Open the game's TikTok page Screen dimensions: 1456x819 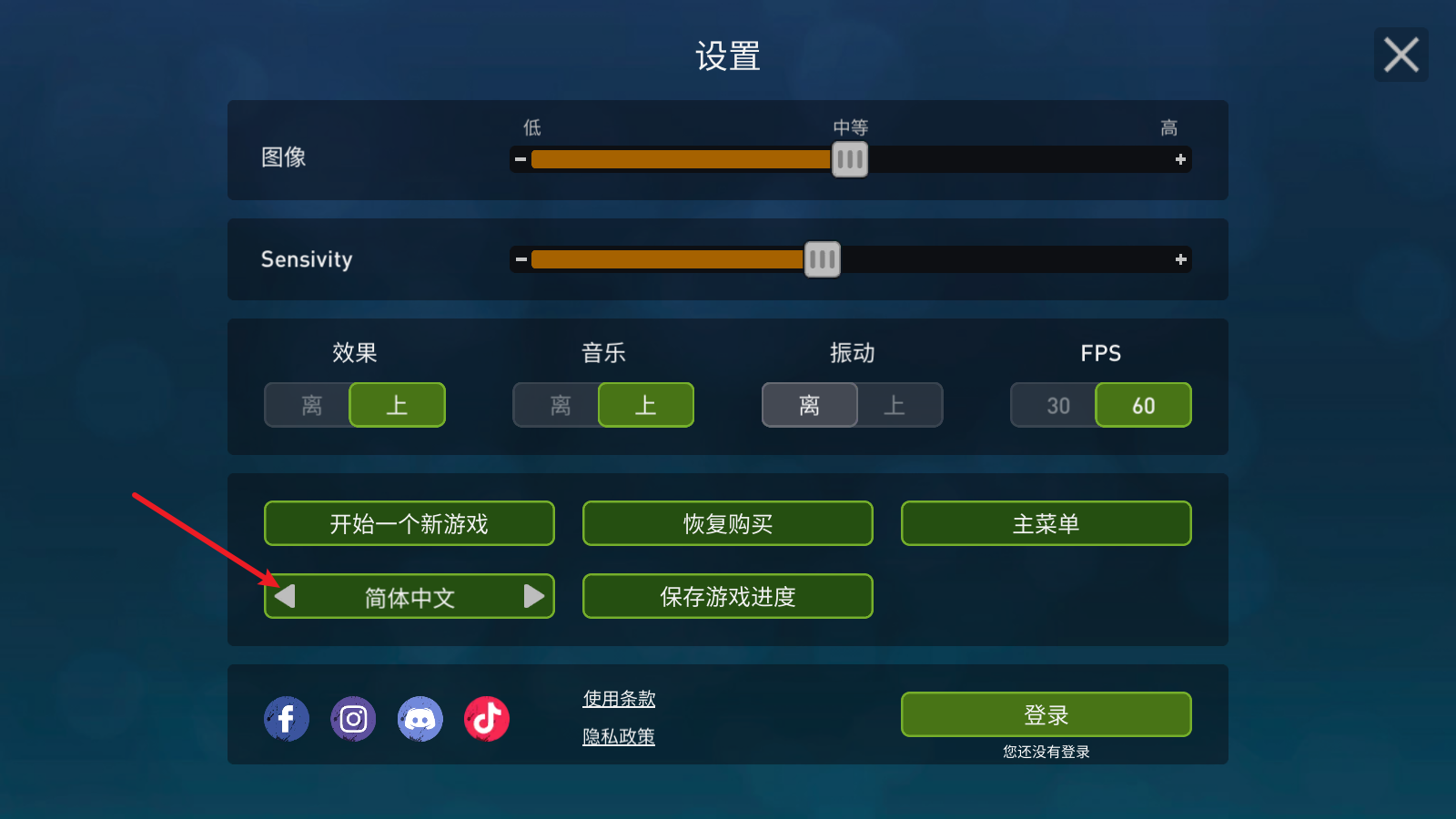(x=488, y=718)
